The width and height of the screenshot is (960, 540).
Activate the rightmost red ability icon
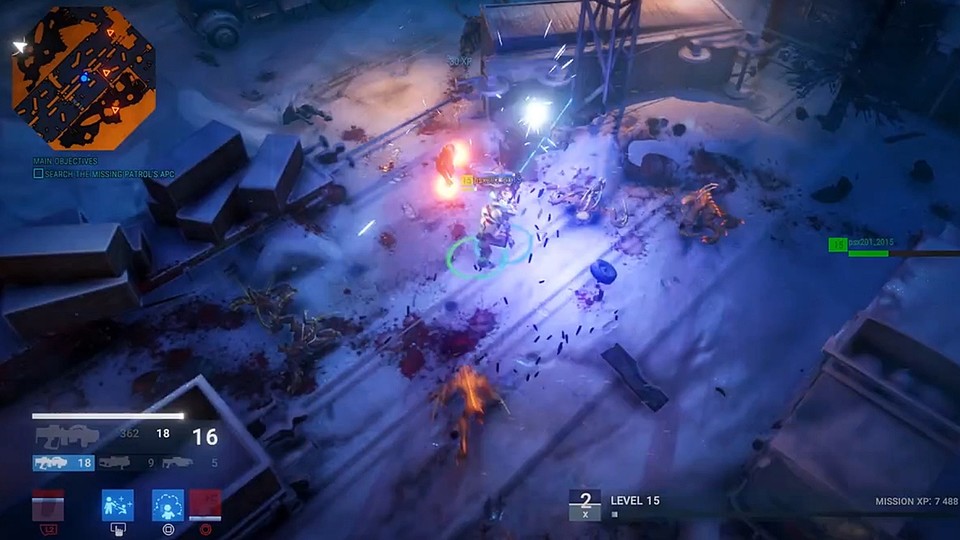(x=205, y=505)
